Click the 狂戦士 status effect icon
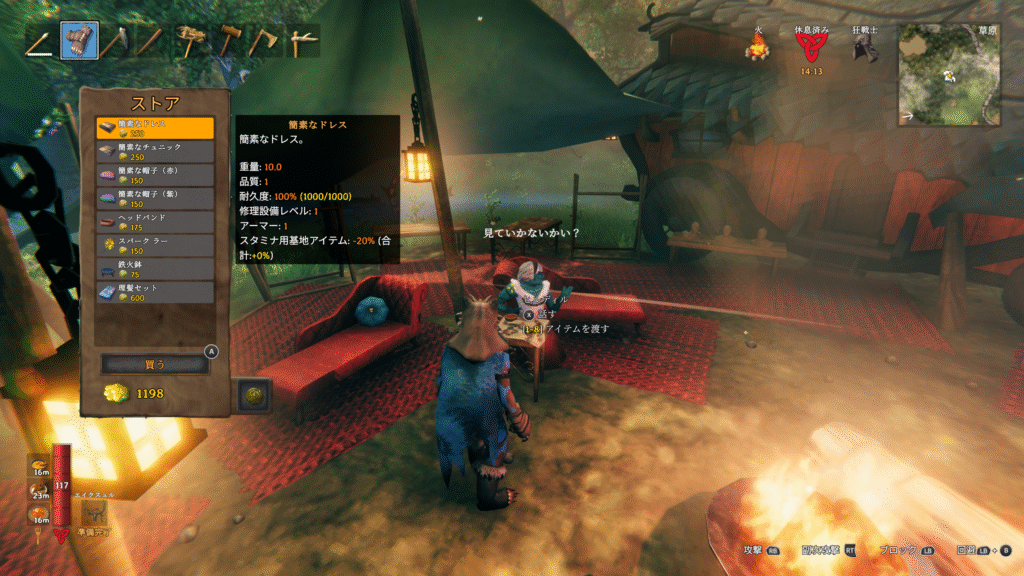Screen dimensions: 1024x576 (x=866, y=47)
